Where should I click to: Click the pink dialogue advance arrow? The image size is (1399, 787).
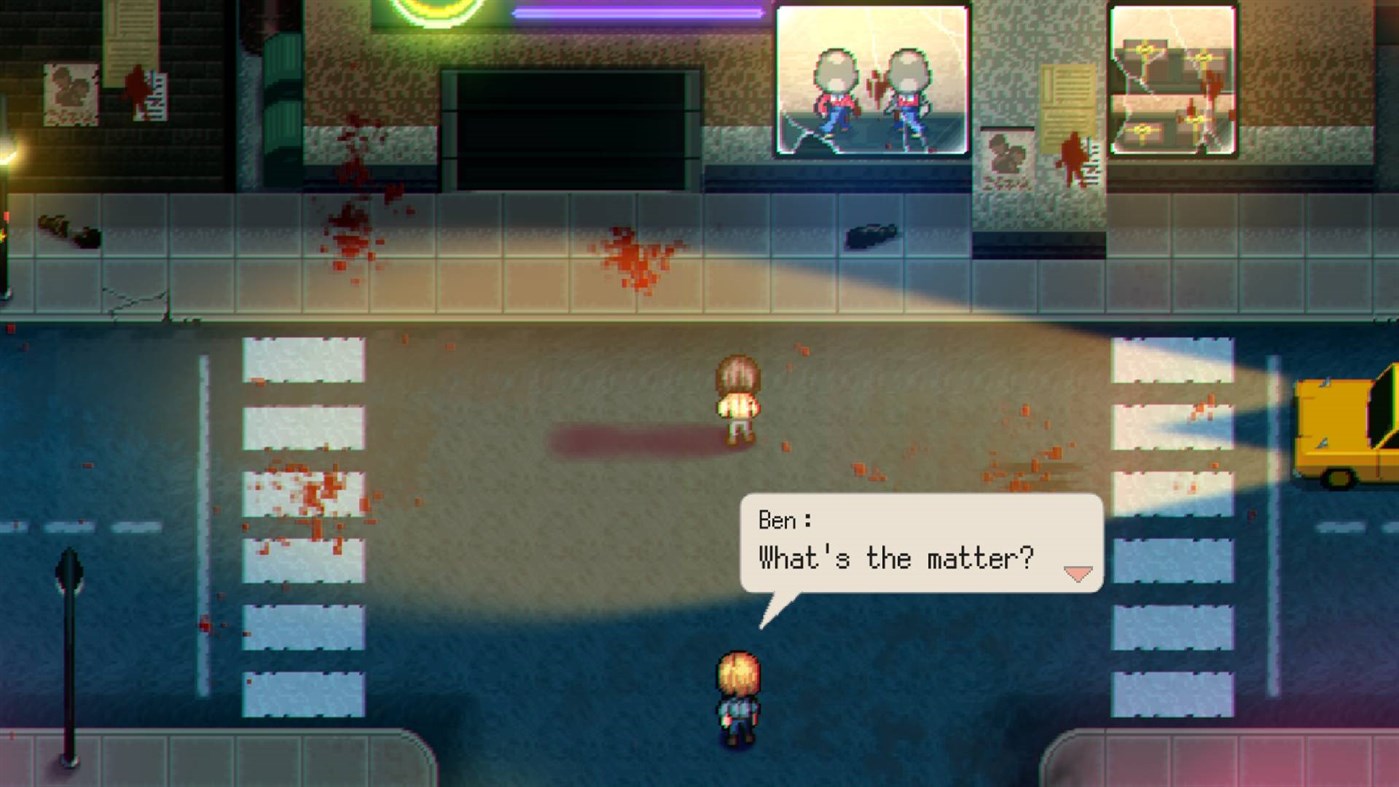pos(1077,573)
